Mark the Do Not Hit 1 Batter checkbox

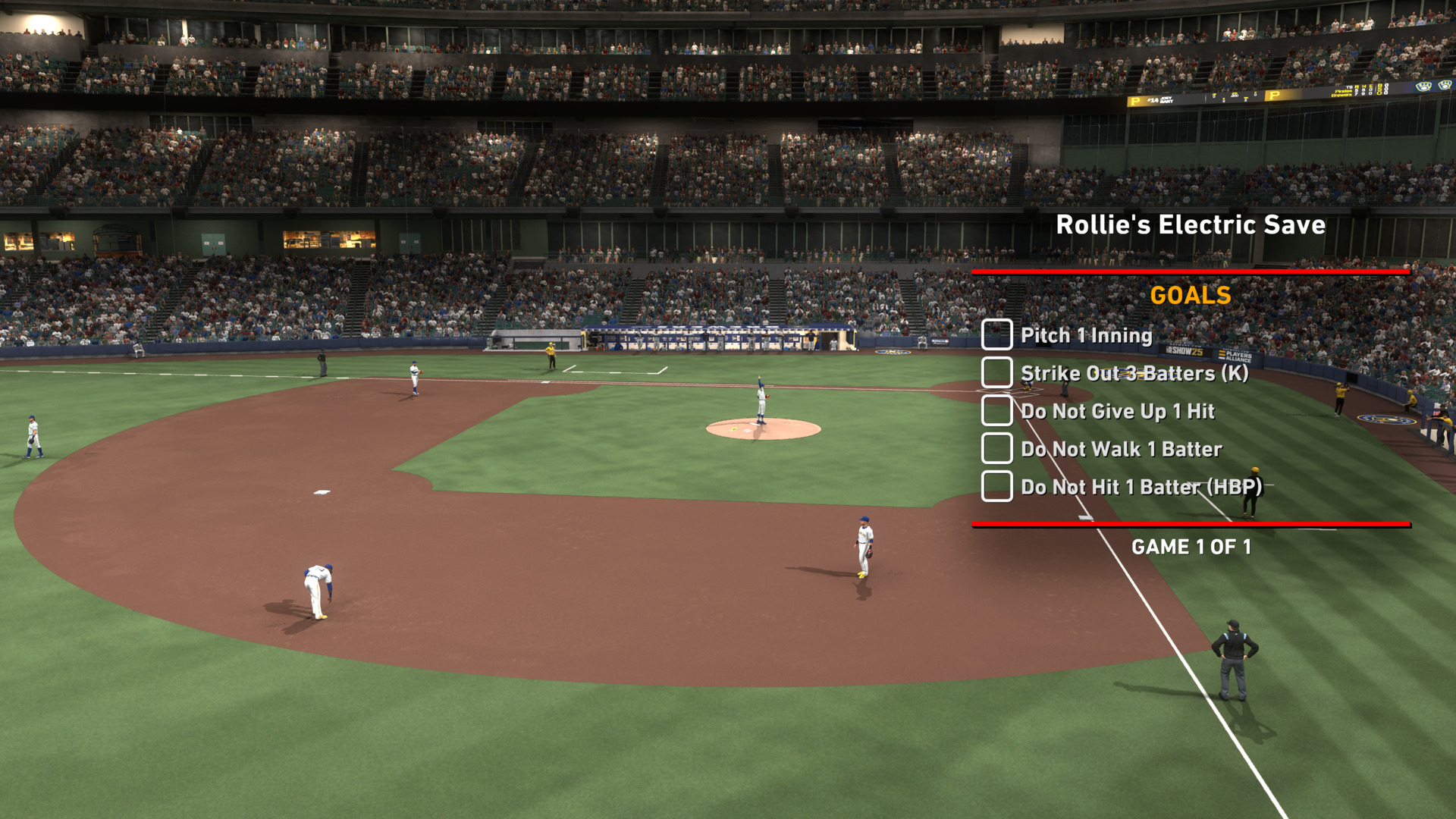coord(996,486)
